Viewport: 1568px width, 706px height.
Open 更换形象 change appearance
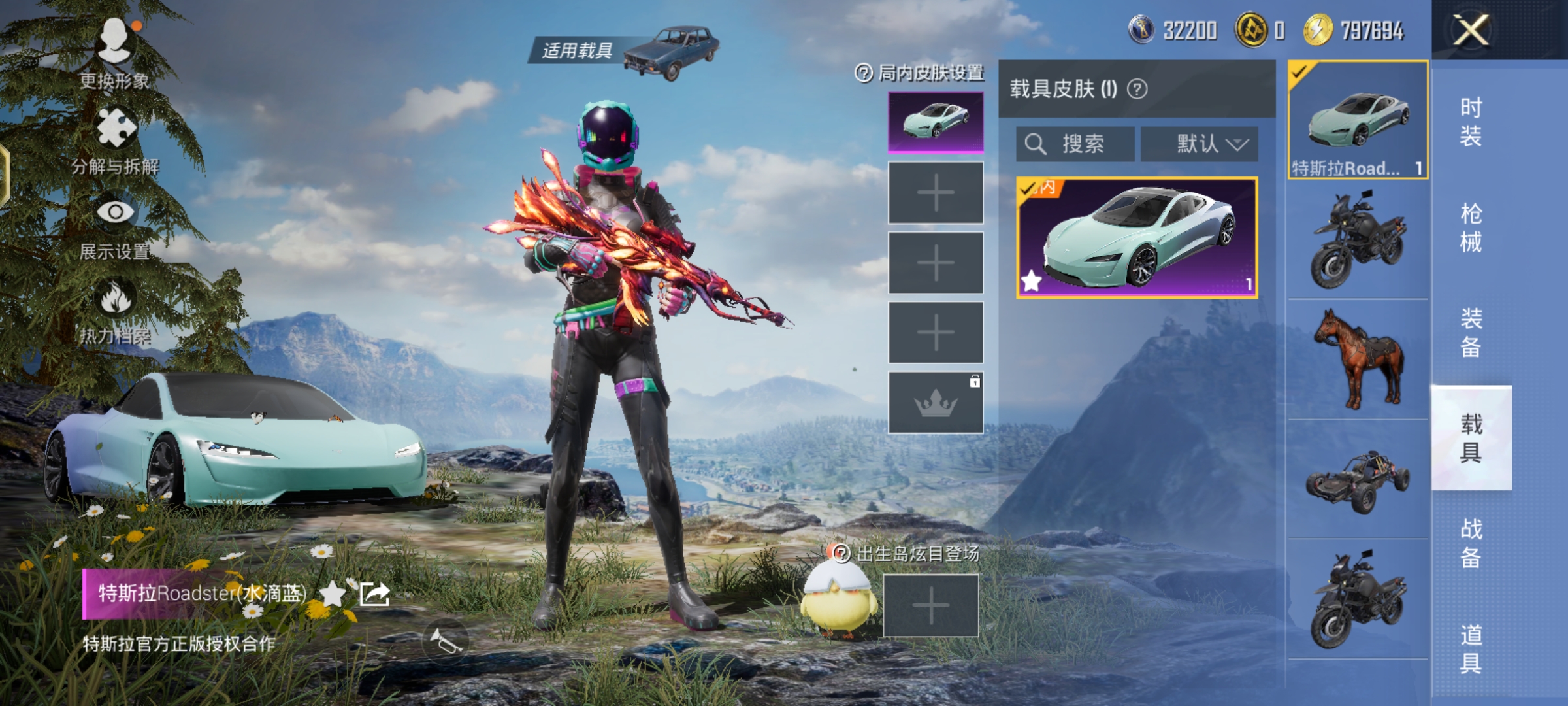tap(115, 54)
